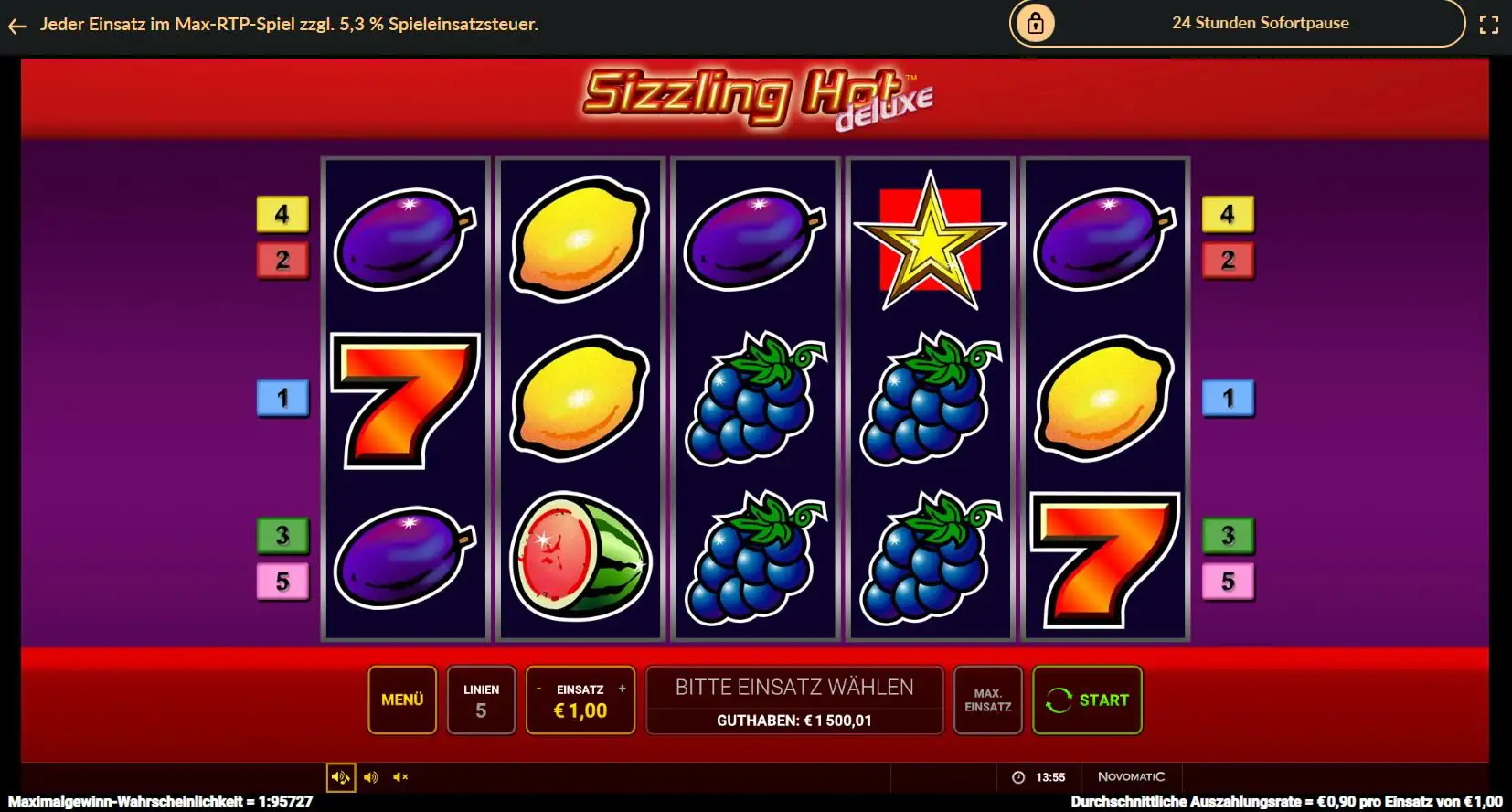
Task: Set the maximum bet with MAX. EINSATZ
Action: point(988,700)
